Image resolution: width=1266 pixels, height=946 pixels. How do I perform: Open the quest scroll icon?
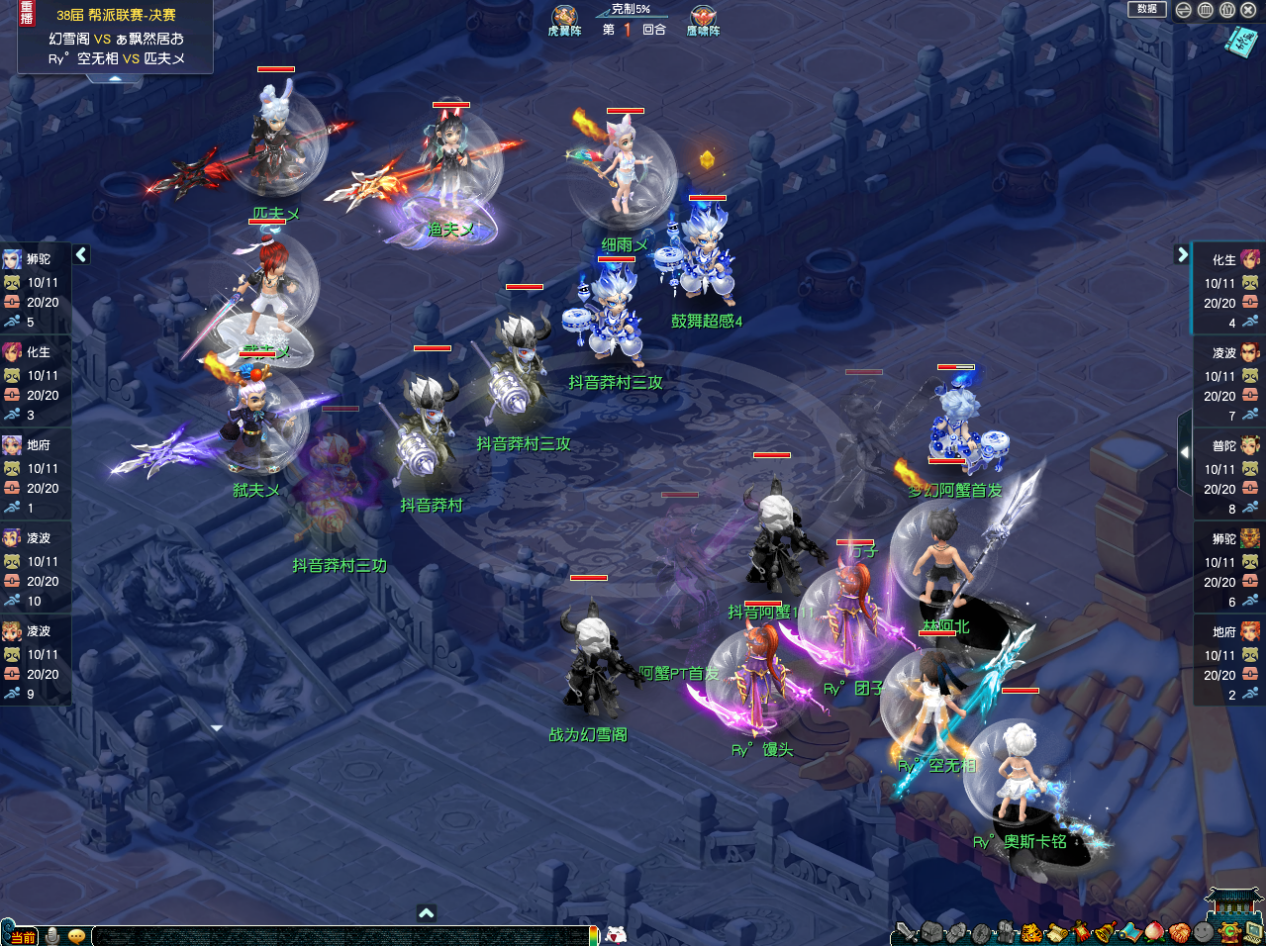[1057, 934]
